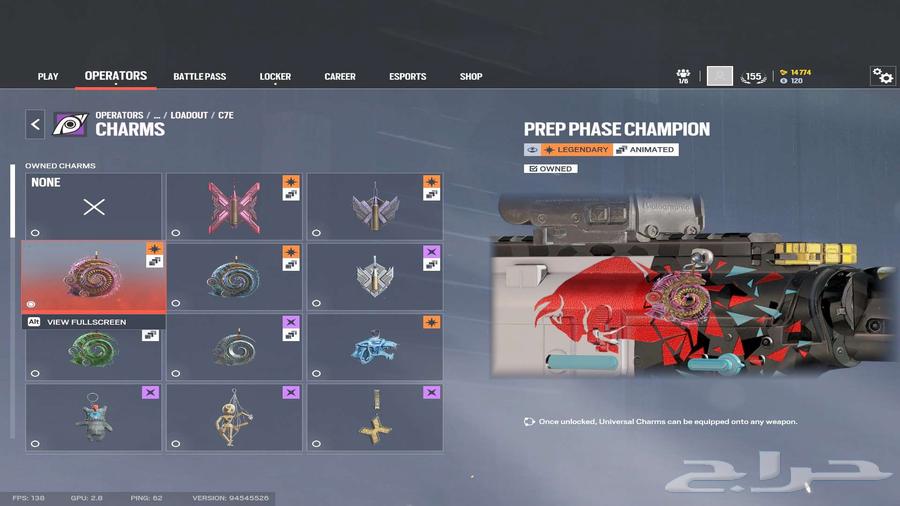Image resolution: width=900 pixels, height=506 pixels.
Task: Go to the Career tab
Action: click(x=340, y=77)
